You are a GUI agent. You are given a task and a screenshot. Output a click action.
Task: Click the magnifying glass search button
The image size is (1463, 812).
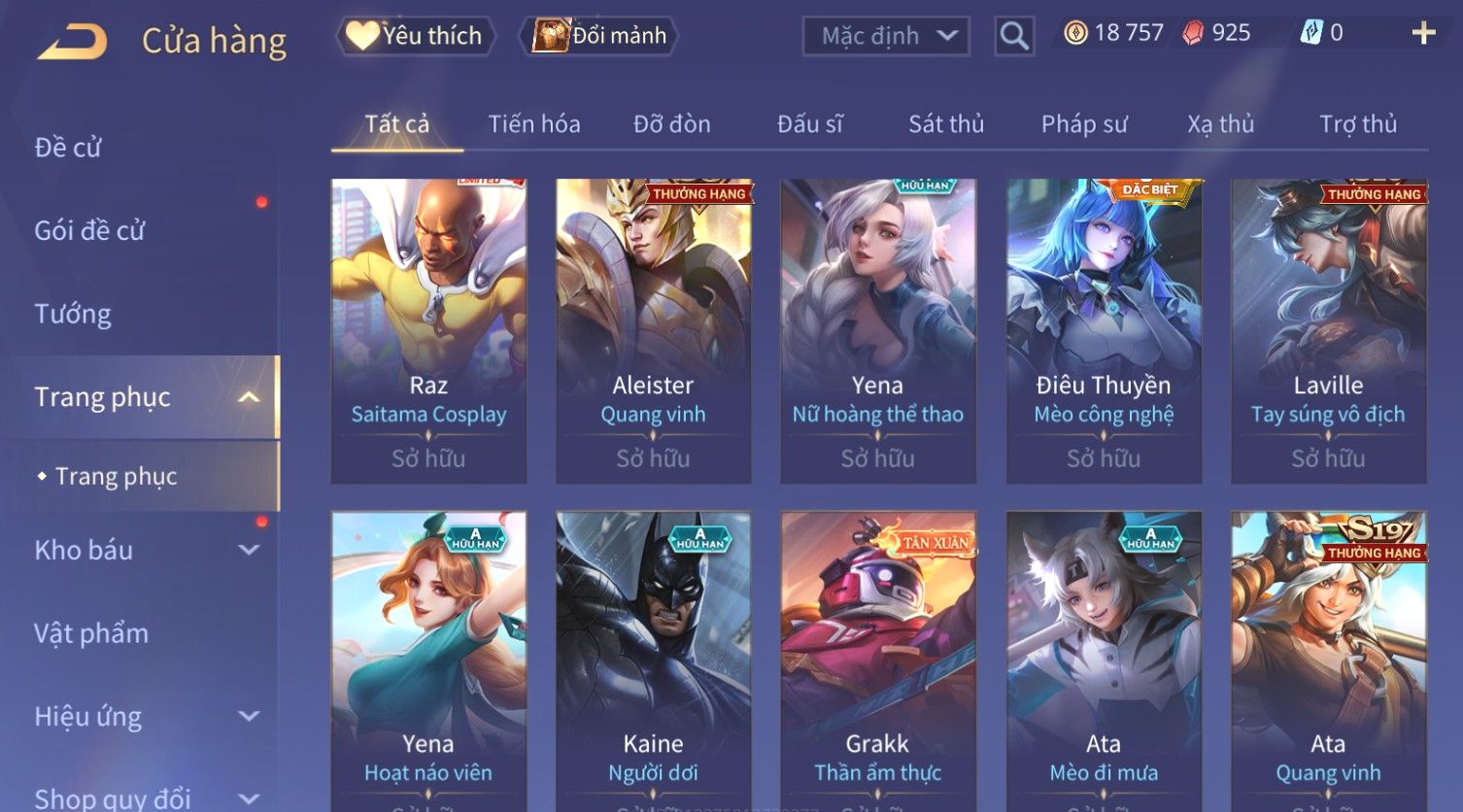click(x=1013, y=37)
